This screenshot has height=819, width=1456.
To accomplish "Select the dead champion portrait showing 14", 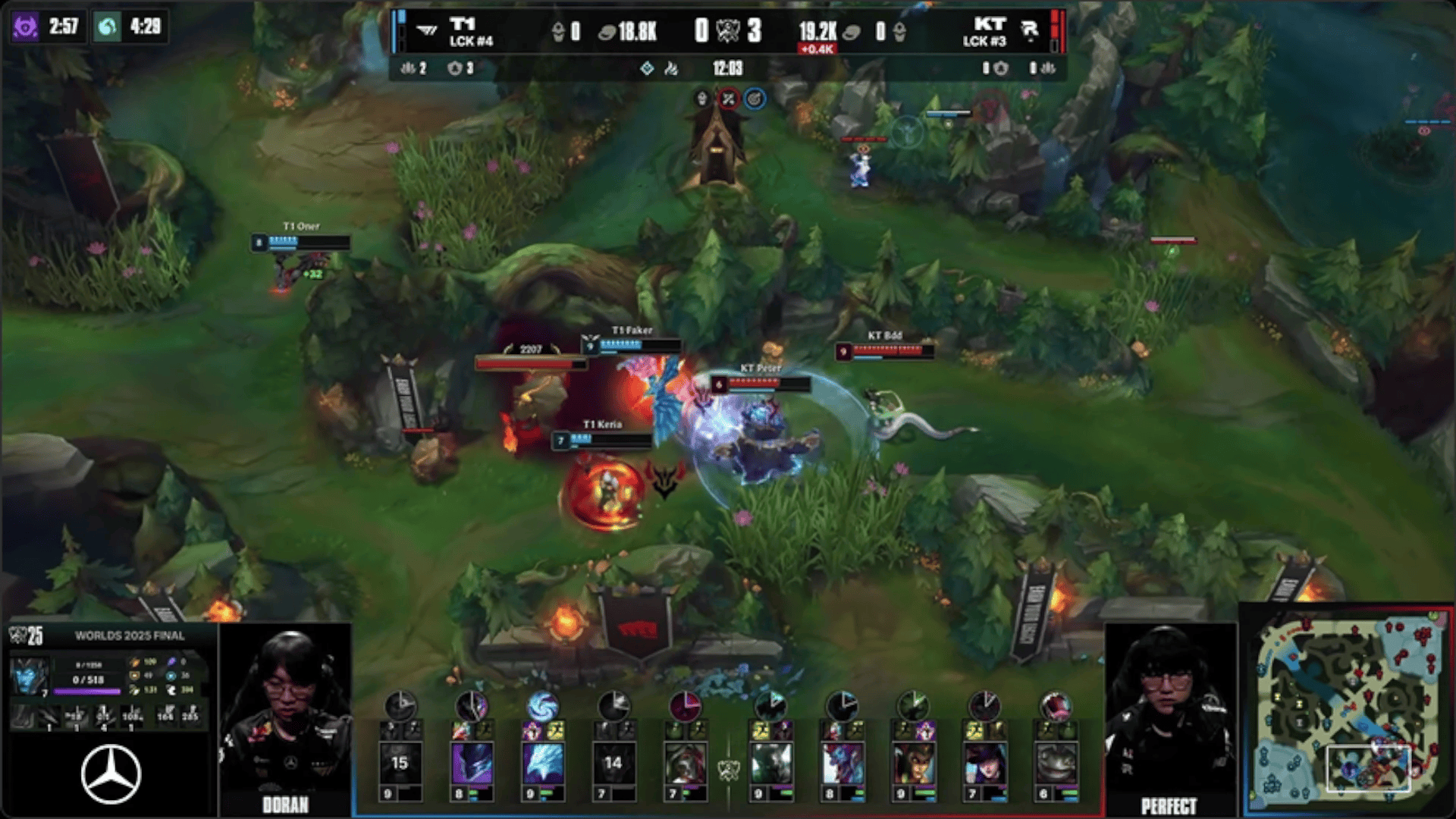I will [x=613, y=762].
